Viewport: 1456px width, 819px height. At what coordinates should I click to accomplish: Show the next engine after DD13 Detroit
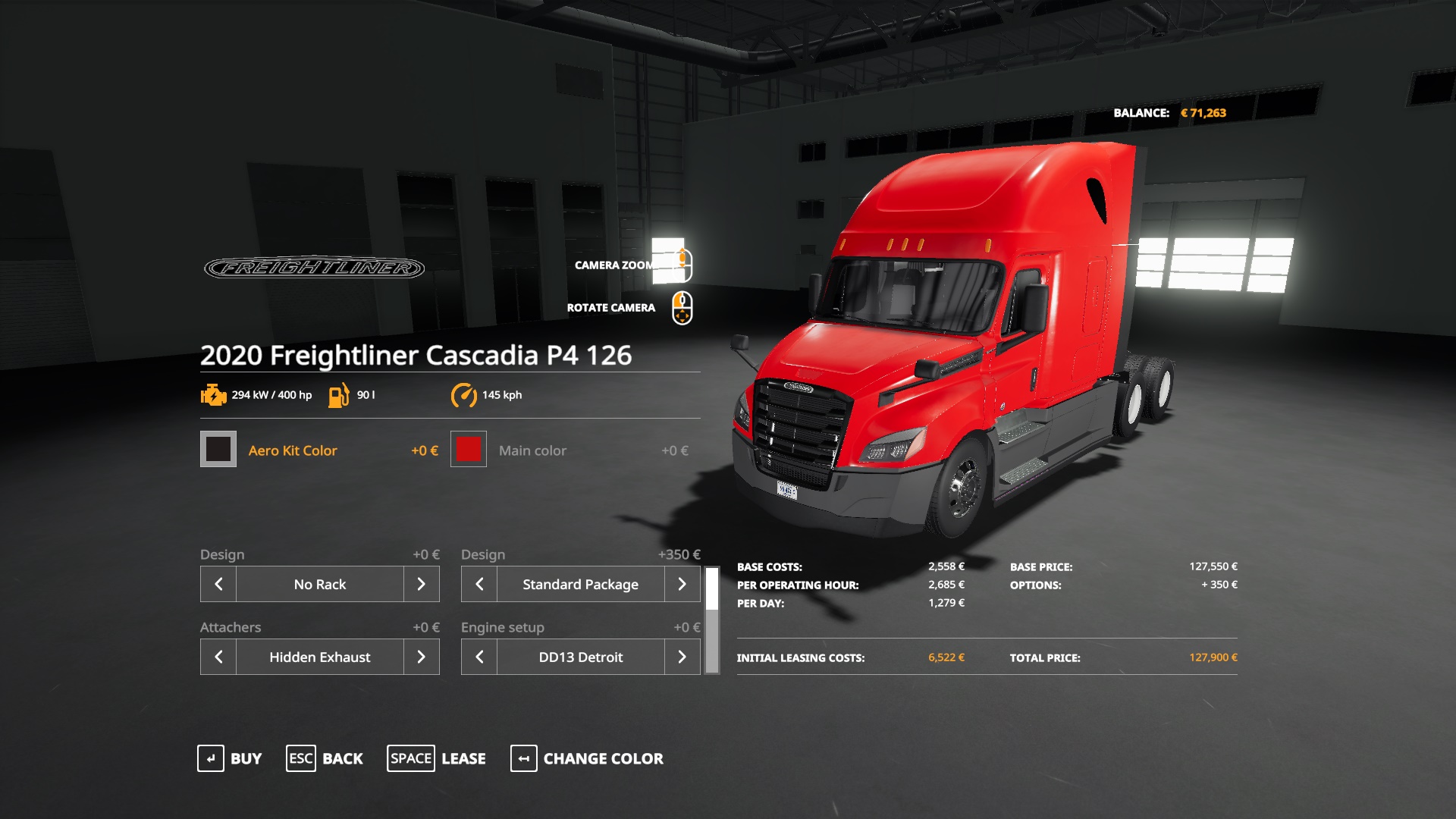[x=682, y=657]
